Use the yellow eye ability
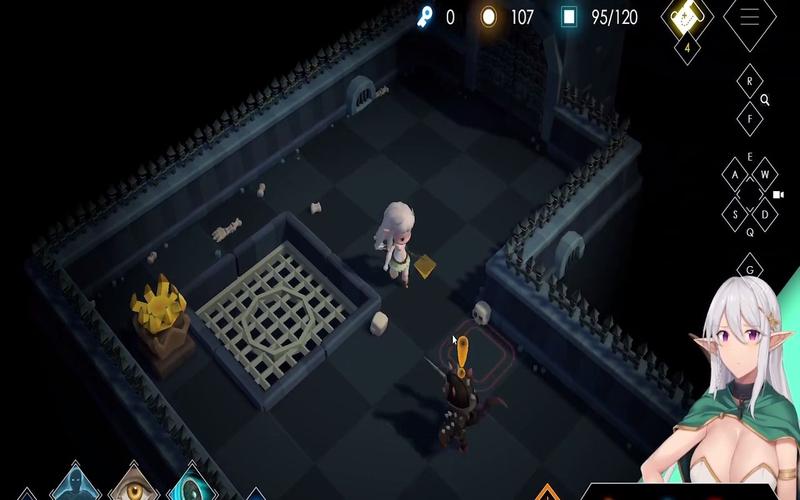The width and height of the screenshot is (800, 500). (135, 485)
